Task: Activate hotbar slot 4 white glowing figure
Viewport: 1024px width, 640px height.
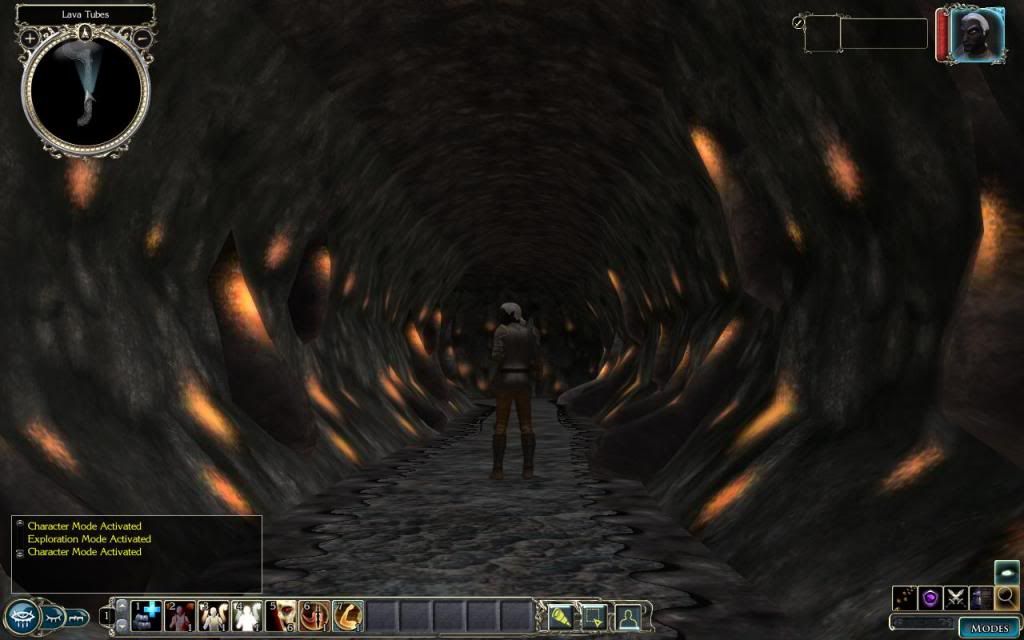Action: 248,616
